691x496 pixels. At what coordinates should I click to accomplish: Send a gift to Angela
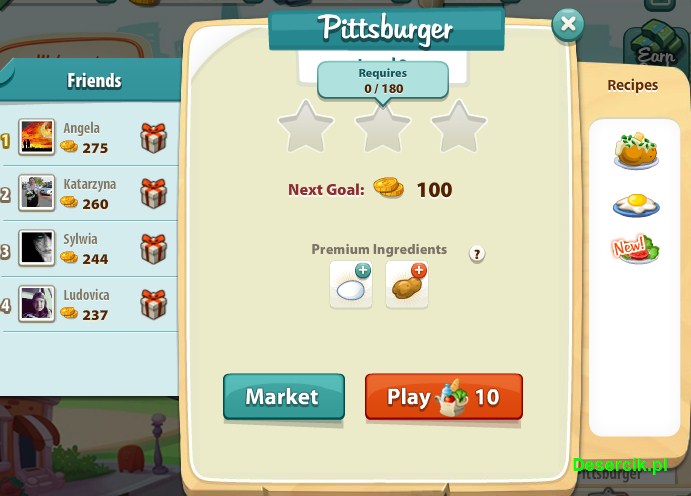[x=153, y=138]
